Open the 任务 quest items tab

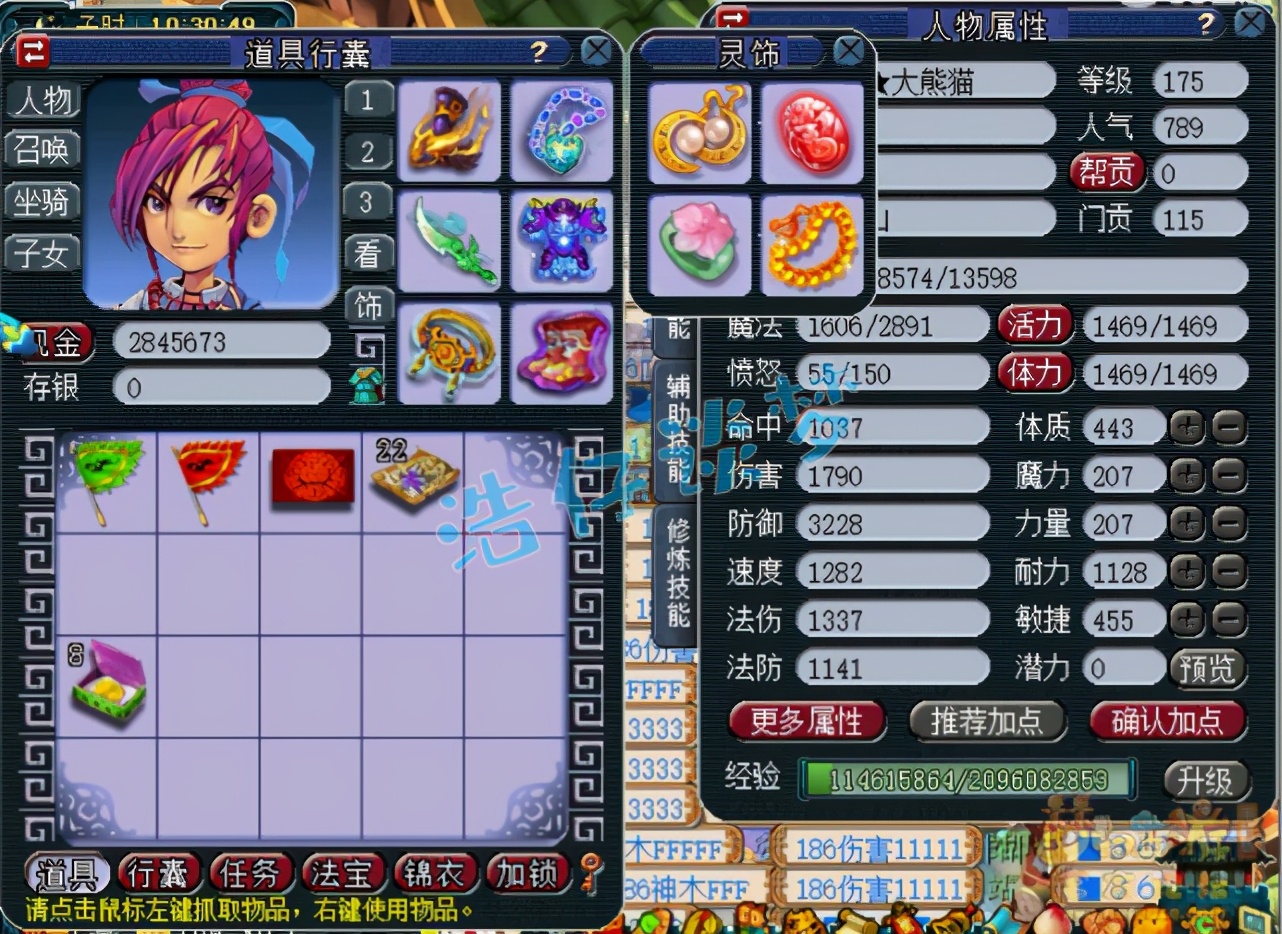click(250, 873)
